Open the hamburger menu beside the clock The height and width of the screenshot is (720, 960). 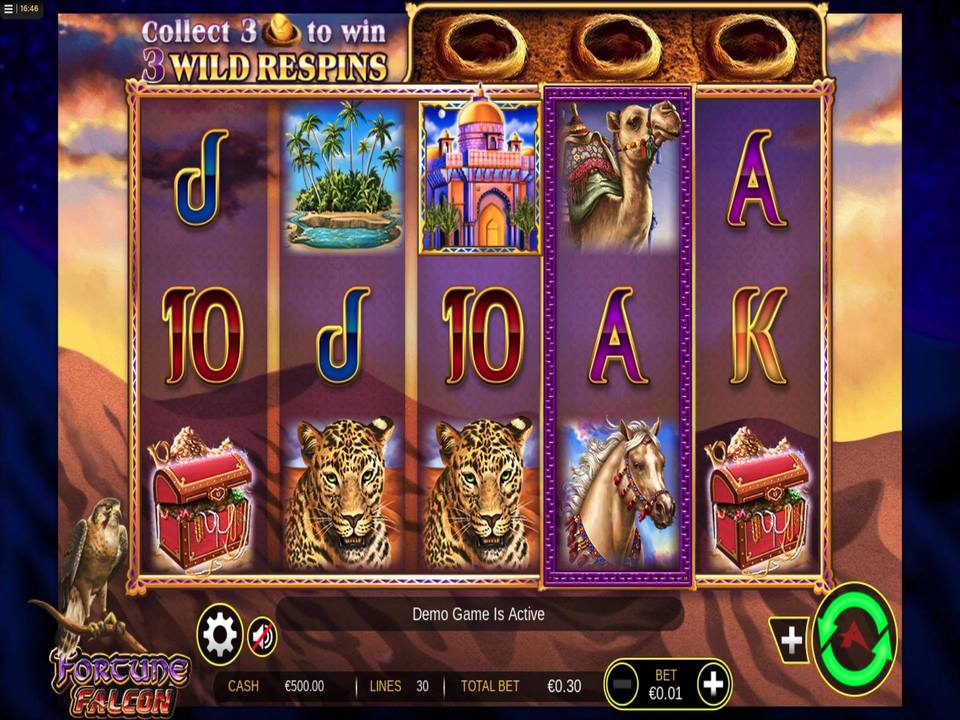[x=9, y=8]
